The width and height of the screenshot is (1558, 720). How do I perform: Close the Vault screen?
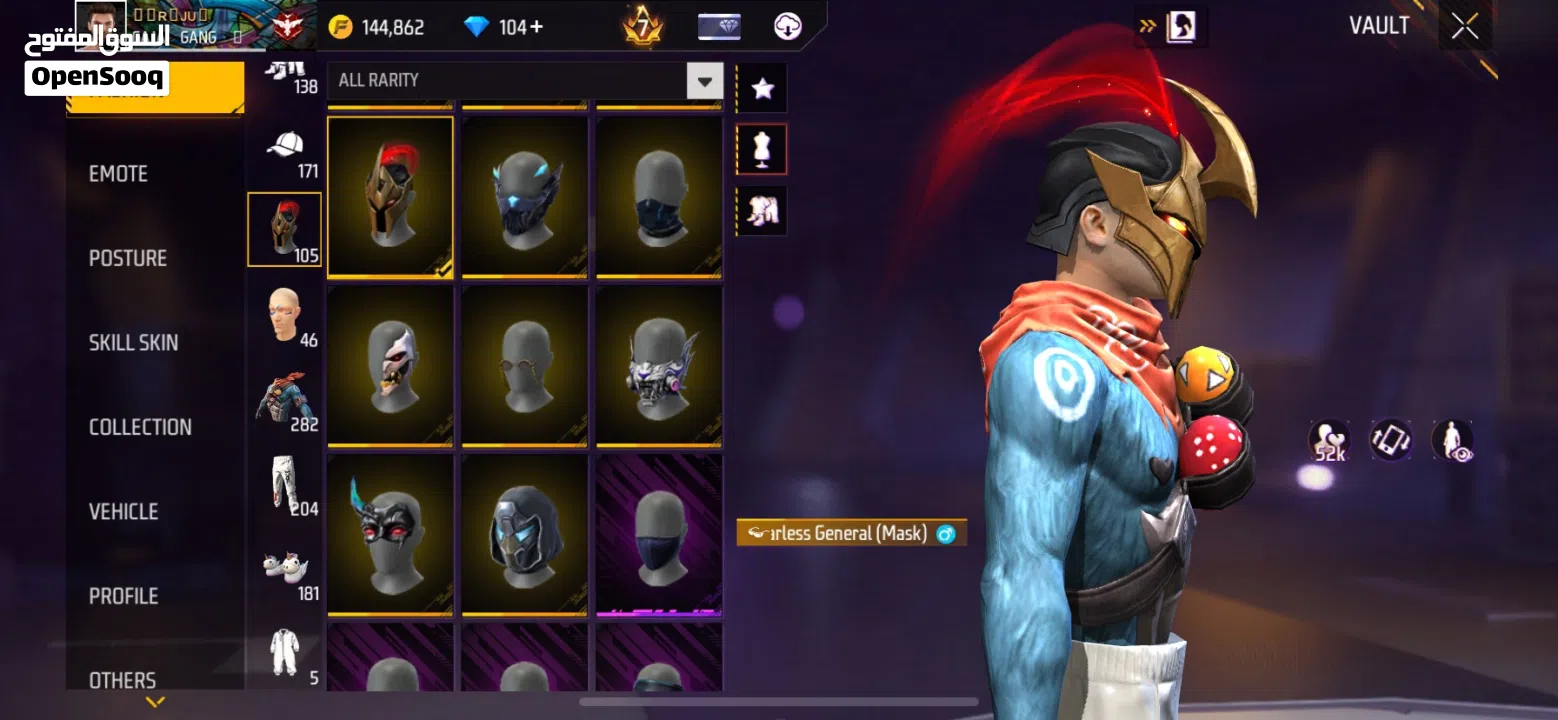[x=1465, y=27]
